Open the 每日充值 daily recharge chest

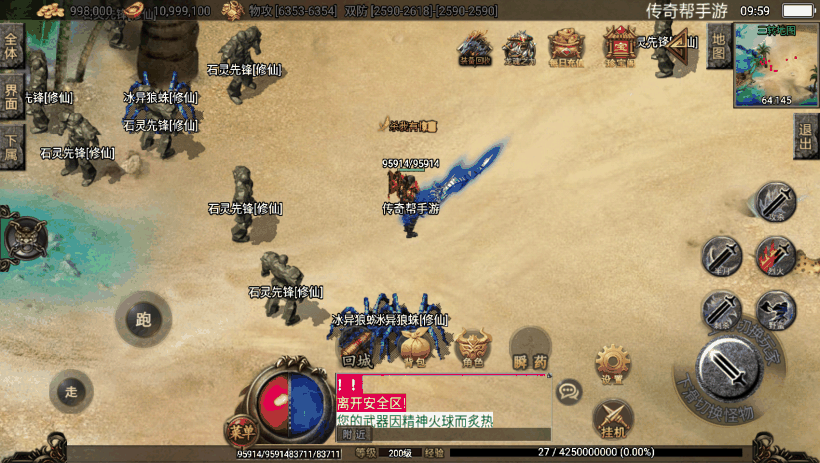click(x=568, y=46)
